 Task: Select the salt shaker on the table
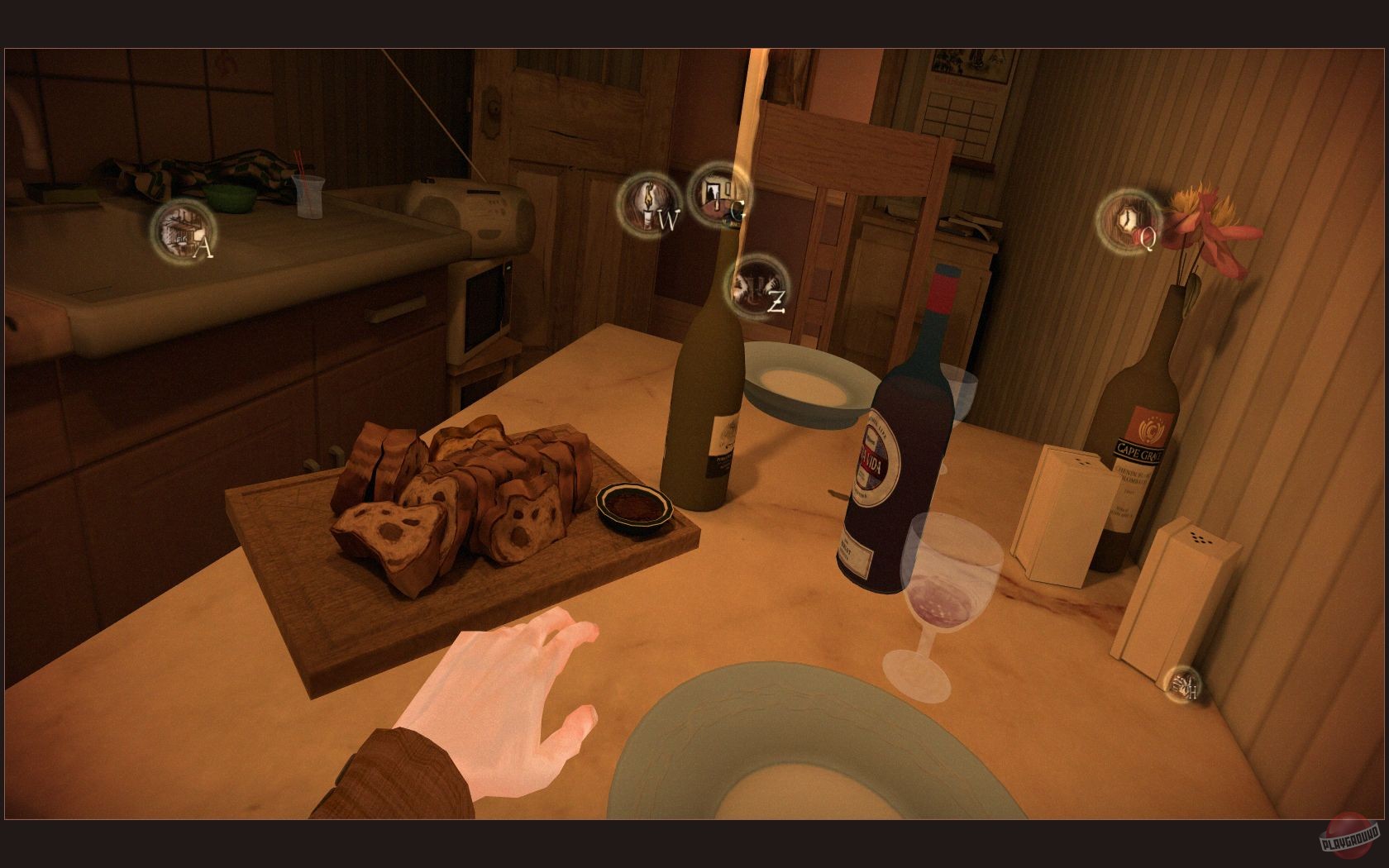click(1062, 513)
